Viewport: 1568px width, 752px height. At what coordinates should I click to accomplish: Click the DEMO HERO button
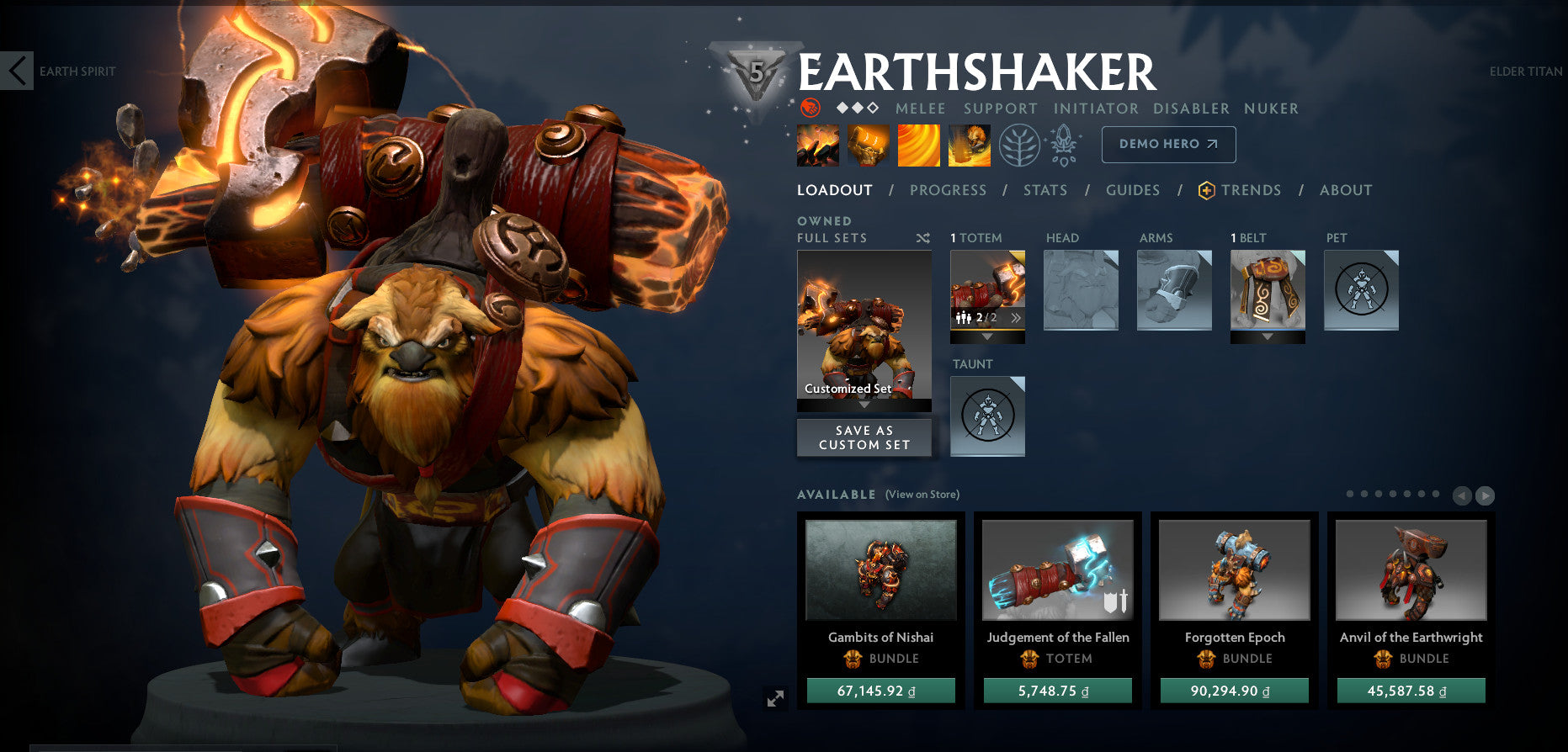[x=1167, y=144]
